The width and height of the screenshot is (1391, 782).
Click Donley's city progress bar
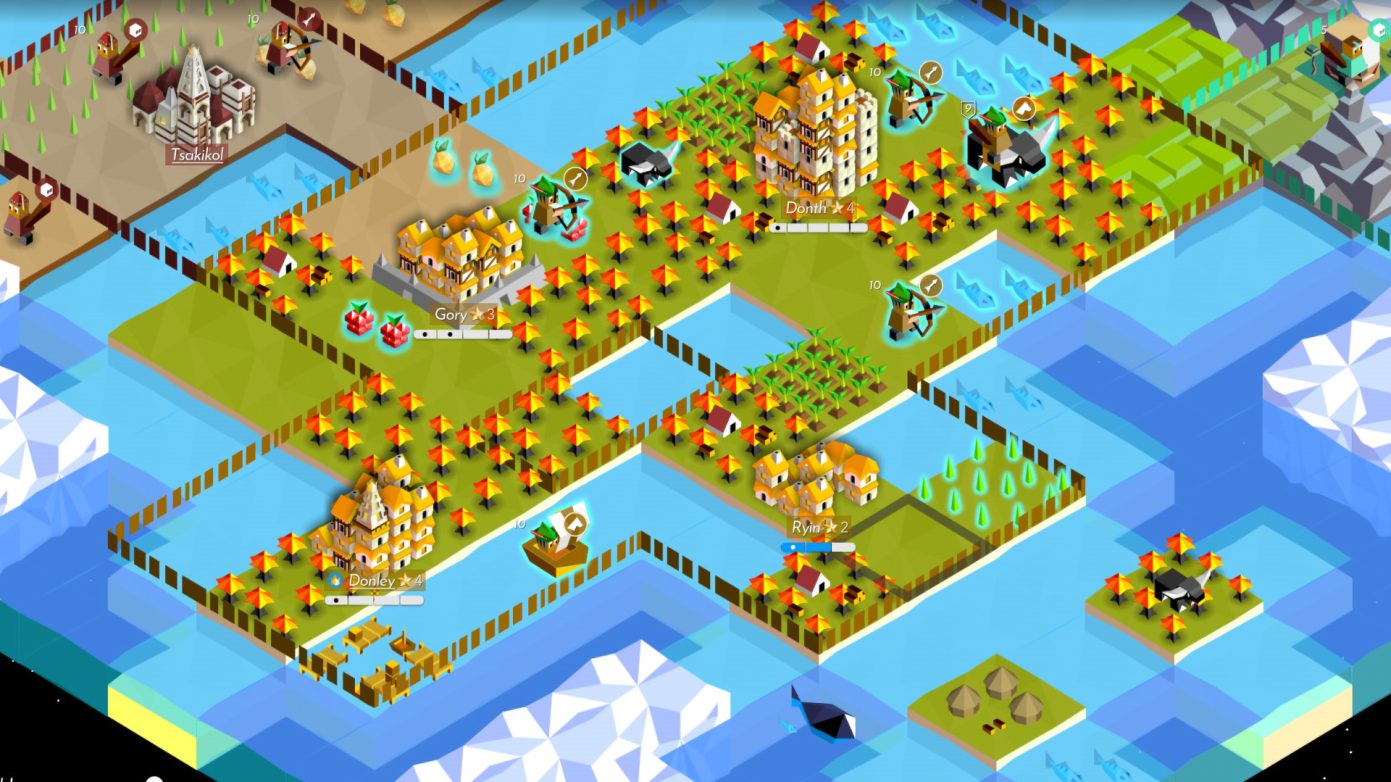click(x=373, y=601)
